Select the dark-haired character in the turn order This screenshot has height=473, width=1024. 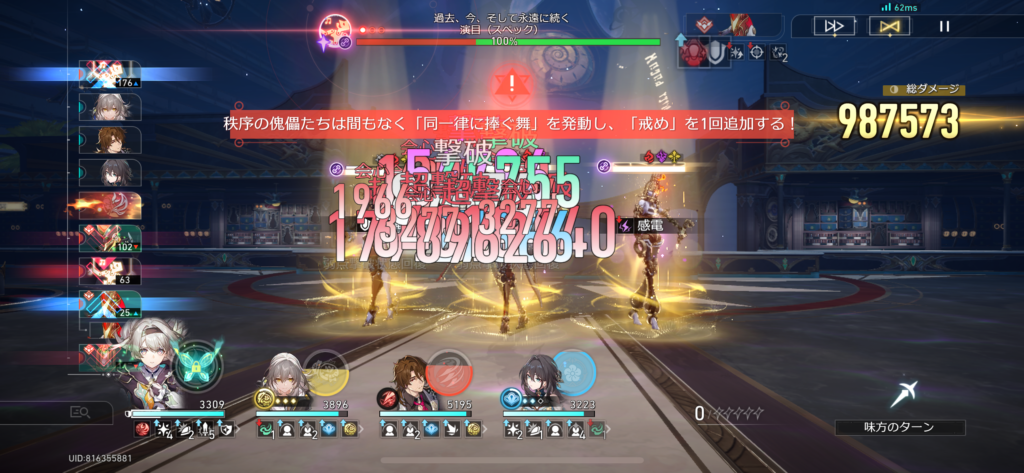tap(110, 172)
